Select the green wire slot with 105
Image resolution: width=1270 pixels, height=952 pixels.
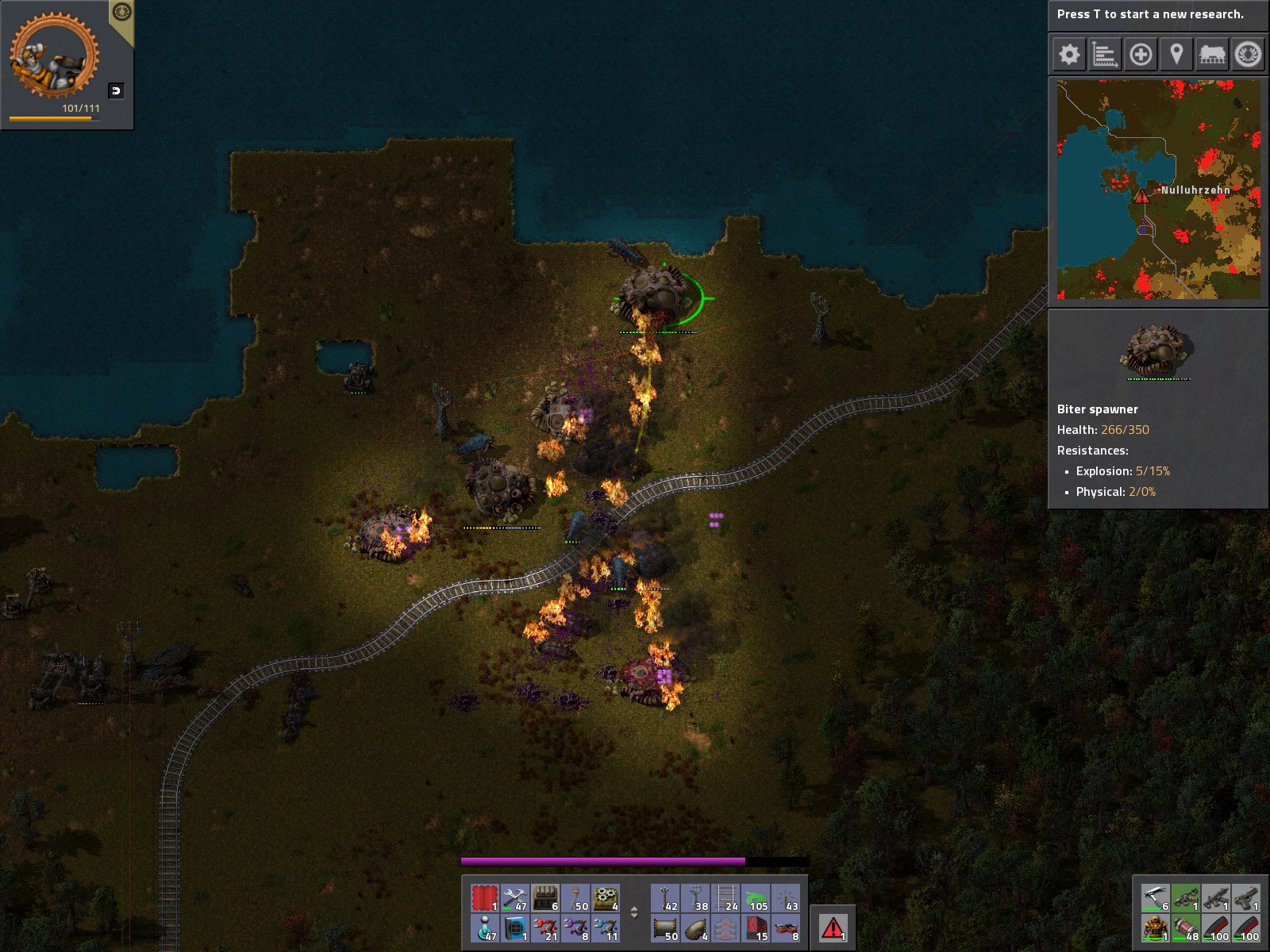tap(756, 898)
